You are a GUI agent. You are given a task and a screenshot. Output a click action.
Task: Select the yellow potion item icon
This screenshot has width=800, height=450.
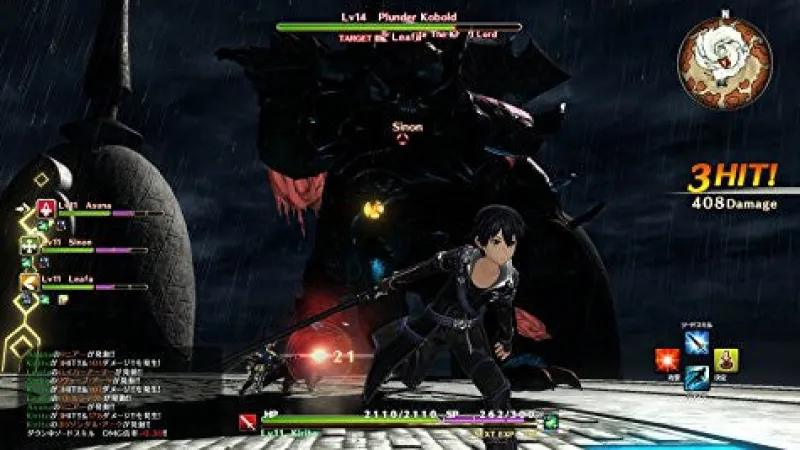(x=725, y=361)
